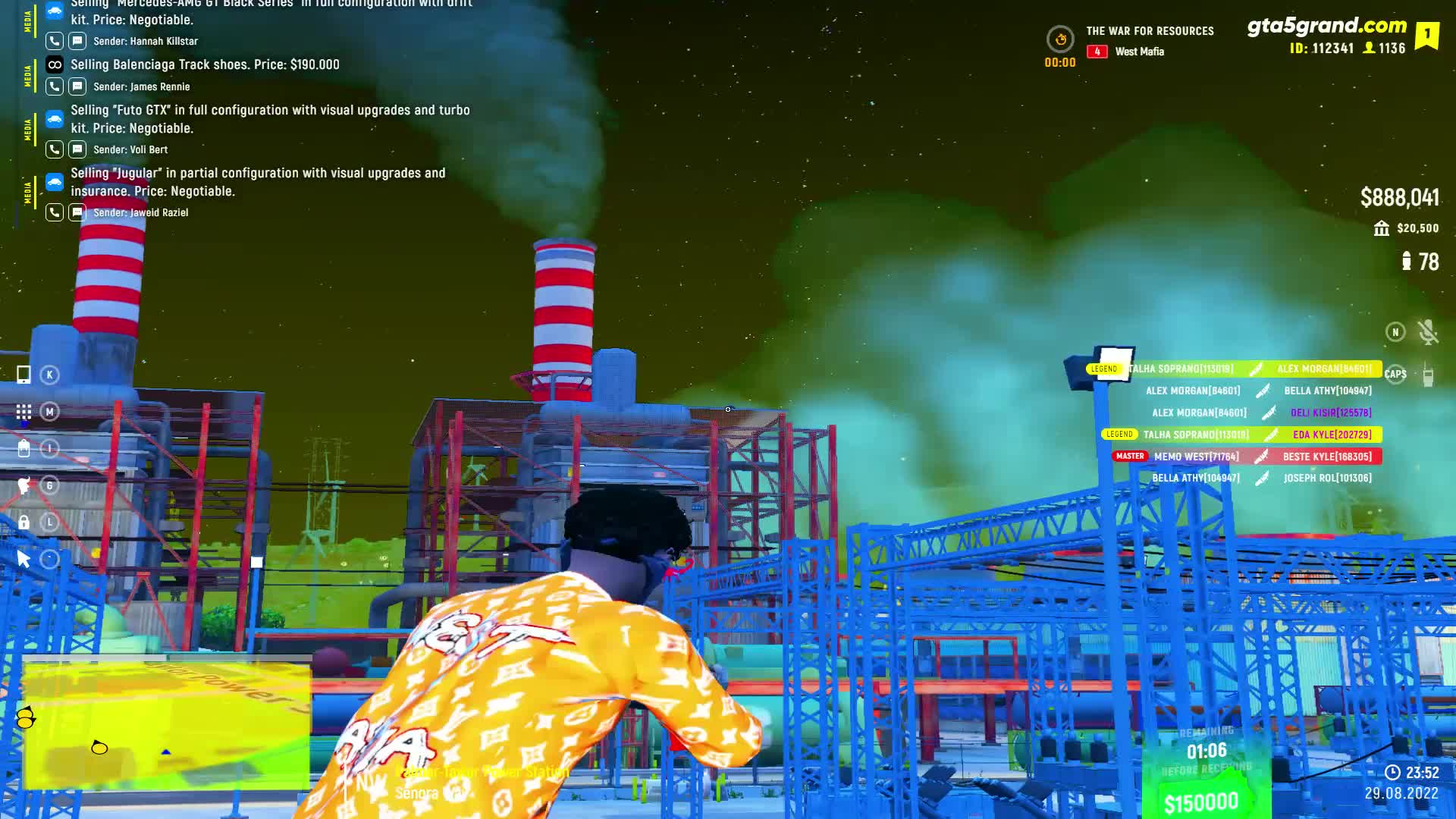The height and width of the screenshot is (819, 1456).
Task: Open the backpack inventory icon
Action: (x=24, y=448)
